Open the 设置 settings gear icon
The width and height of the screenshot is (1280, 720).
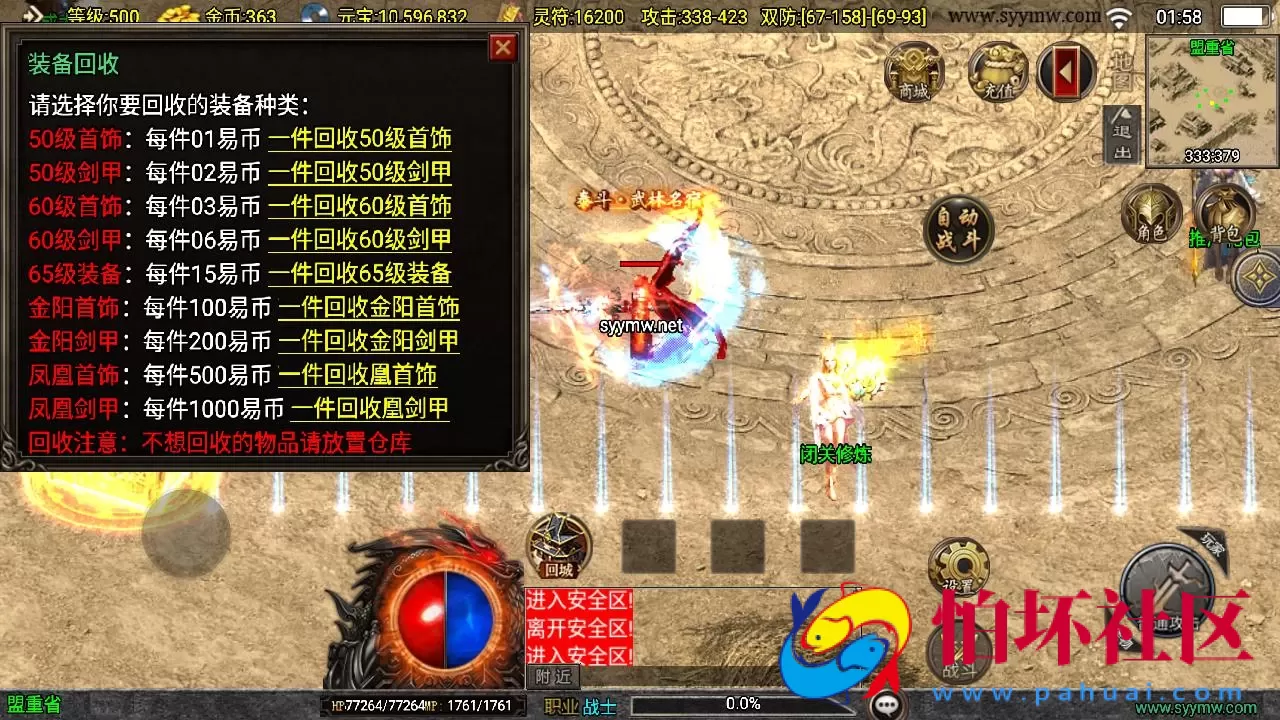coord(958,566)
